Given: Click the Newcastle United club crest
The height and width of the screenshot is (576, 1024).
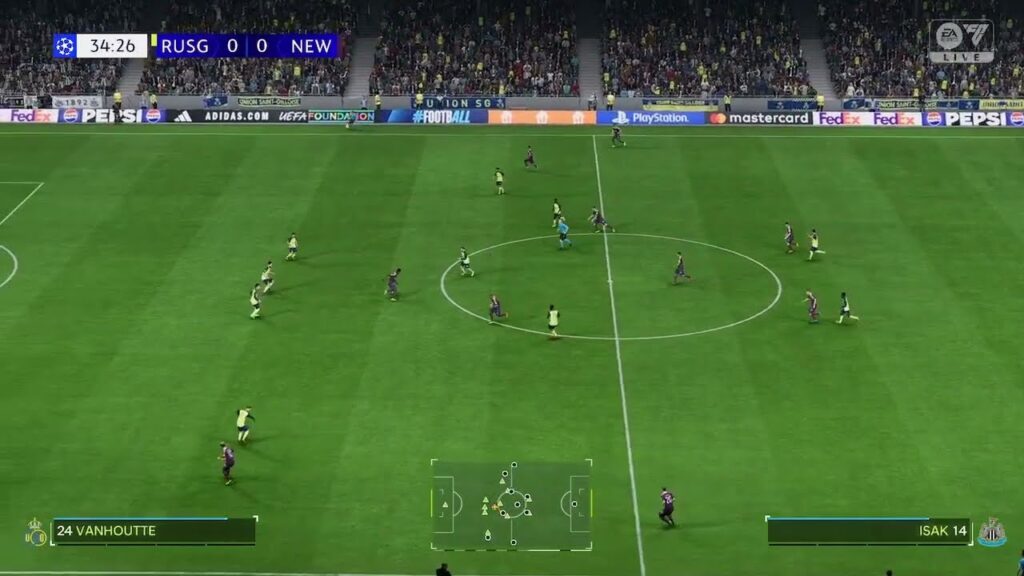Looking at the screenshot, I should [x=991, y=532].
